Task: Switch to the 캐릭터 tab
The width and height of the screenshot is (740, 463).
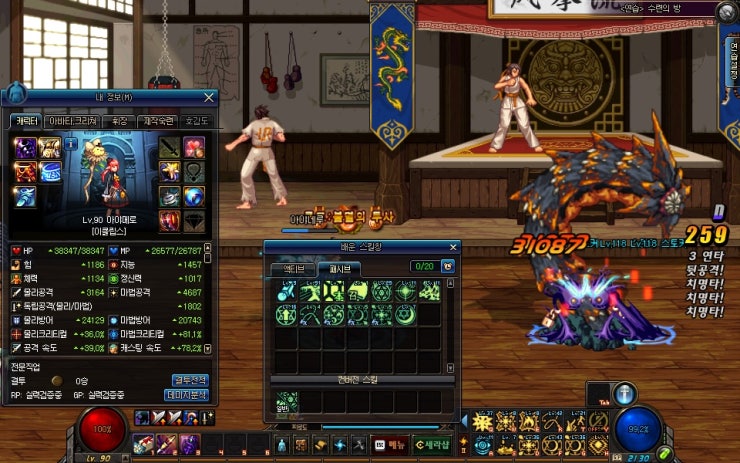Action: tap(25, 121)
